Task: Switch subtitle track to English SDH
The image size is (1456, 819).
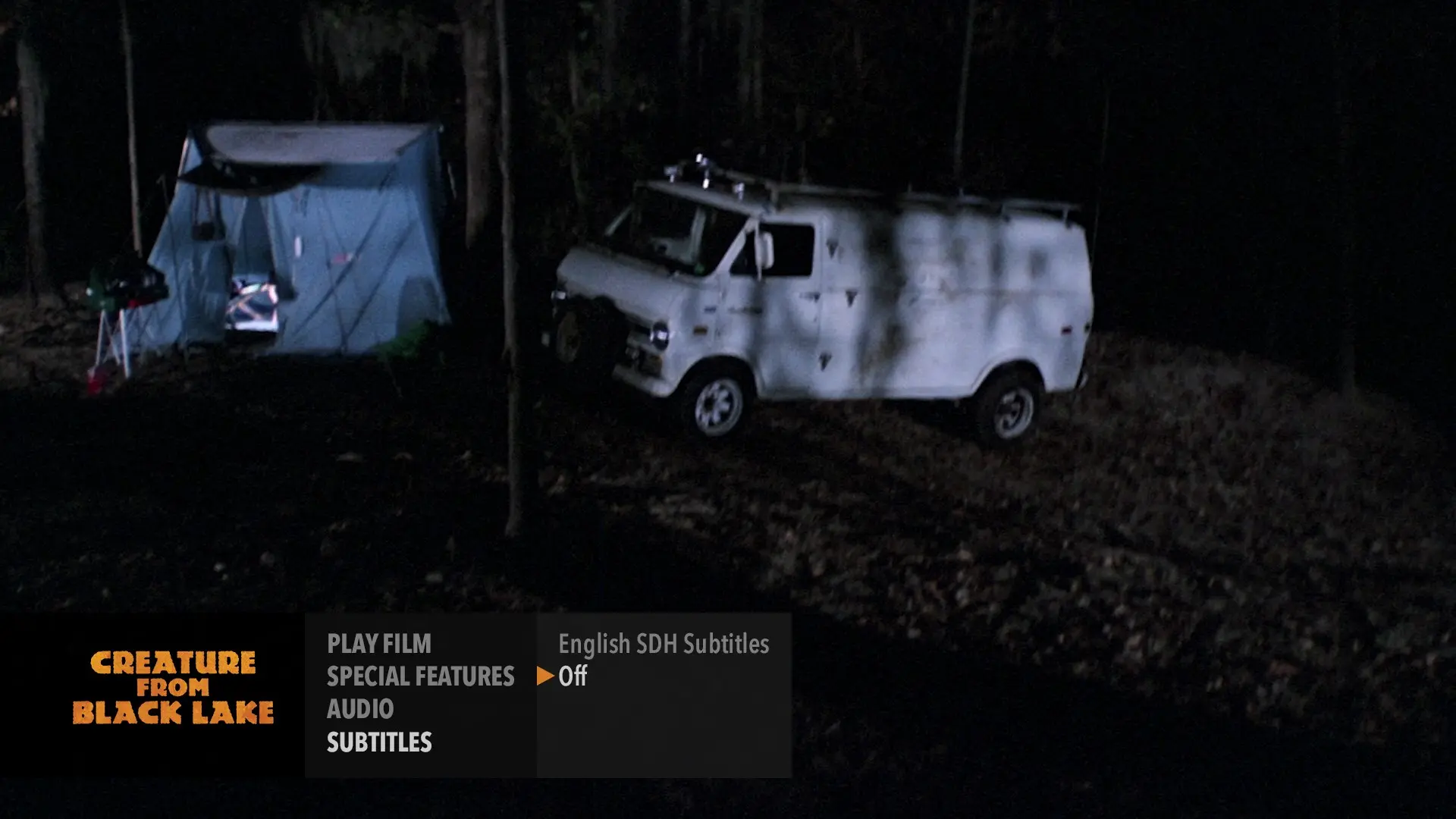Action: click(x=664, y=645)
